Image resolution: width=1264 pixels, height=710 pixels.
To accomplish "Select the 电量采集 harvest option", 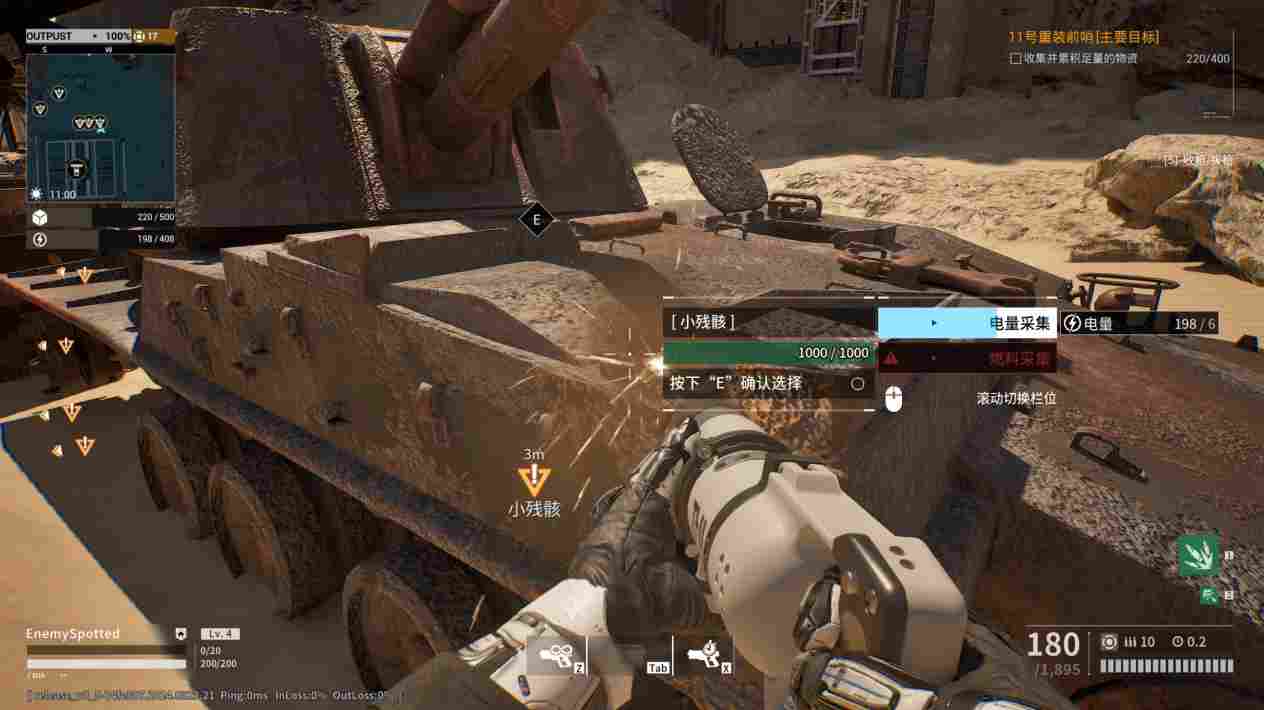I will tap(967, 323).
